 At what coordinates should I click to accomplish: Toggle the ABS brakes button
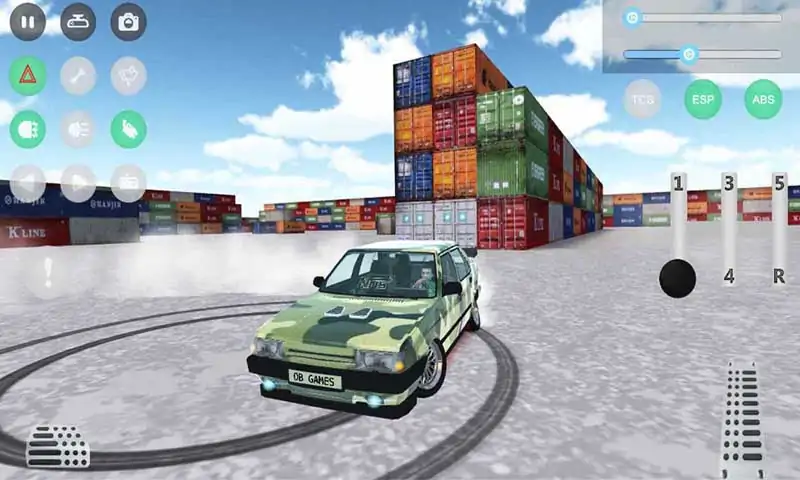click(763, 99)
